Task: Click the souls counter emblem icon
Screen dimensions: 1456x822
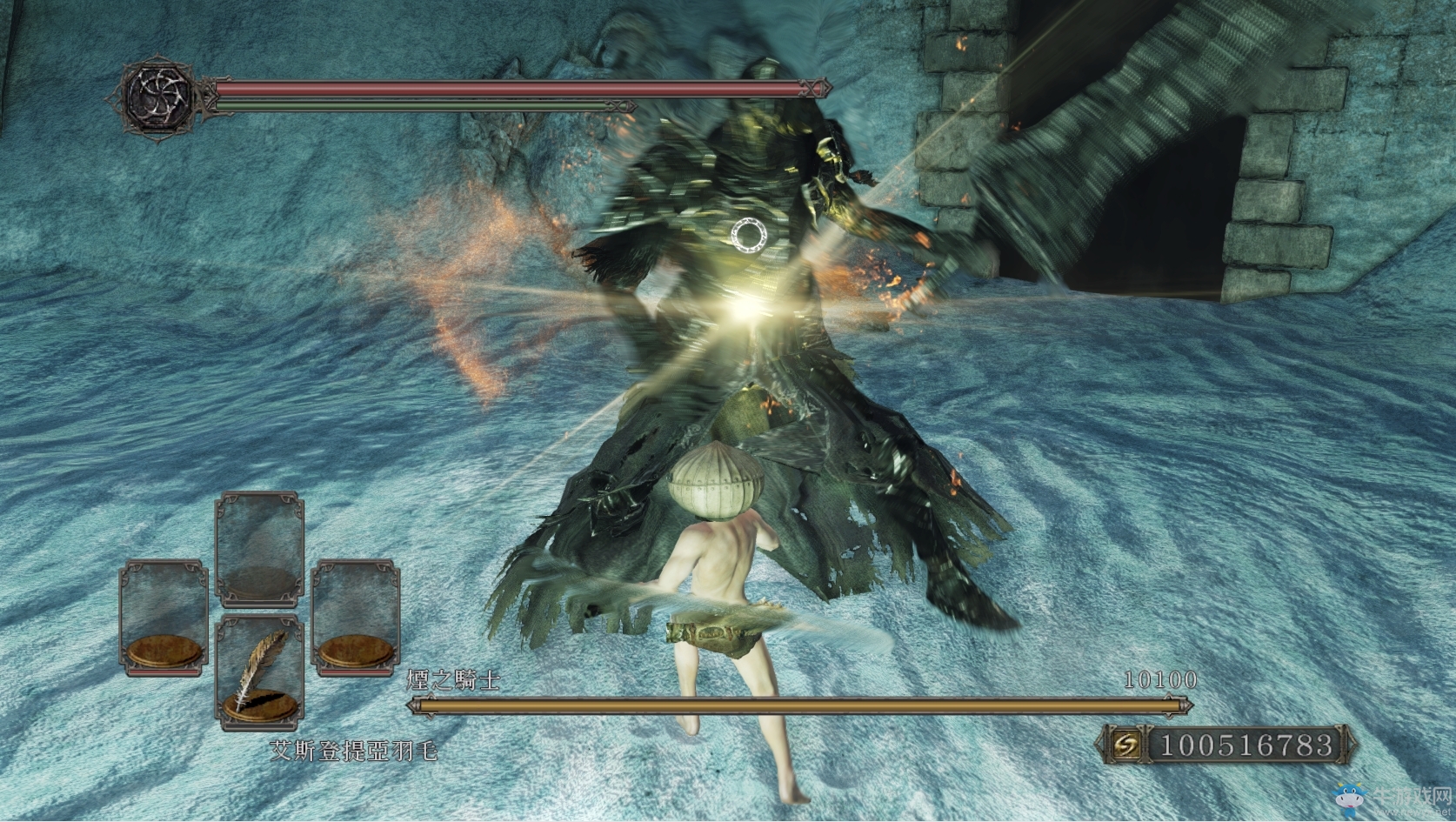Action: click(x=1128, y=745)
